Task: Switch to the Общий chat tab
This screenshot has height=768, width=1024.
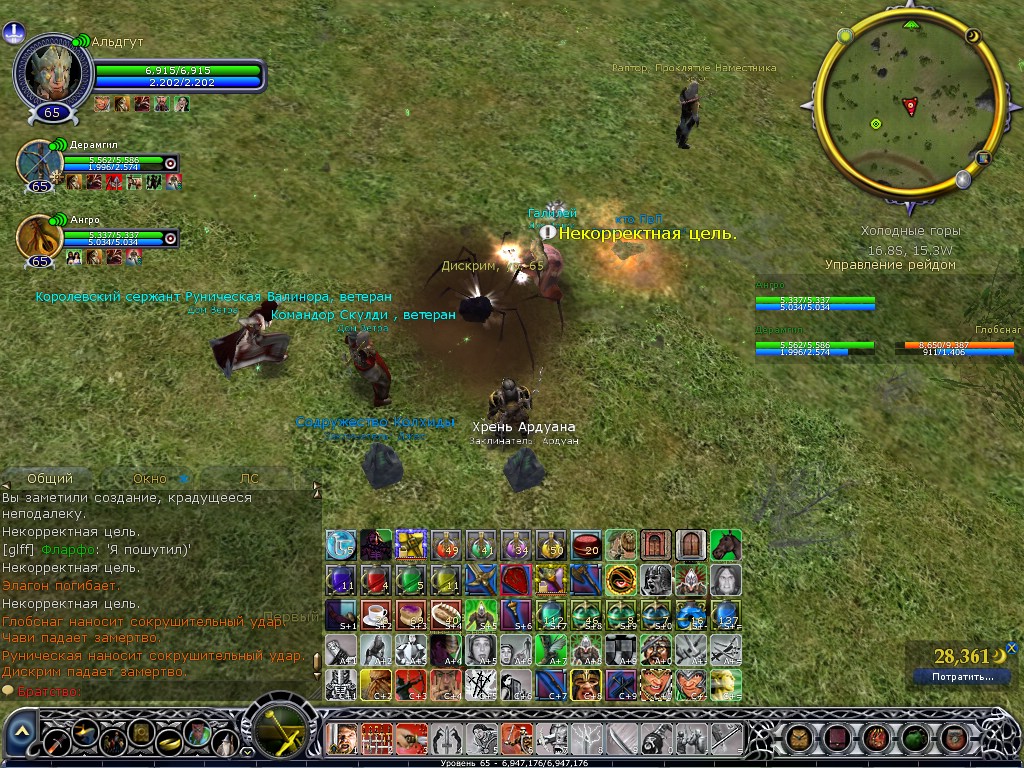Action: point(49,479)
